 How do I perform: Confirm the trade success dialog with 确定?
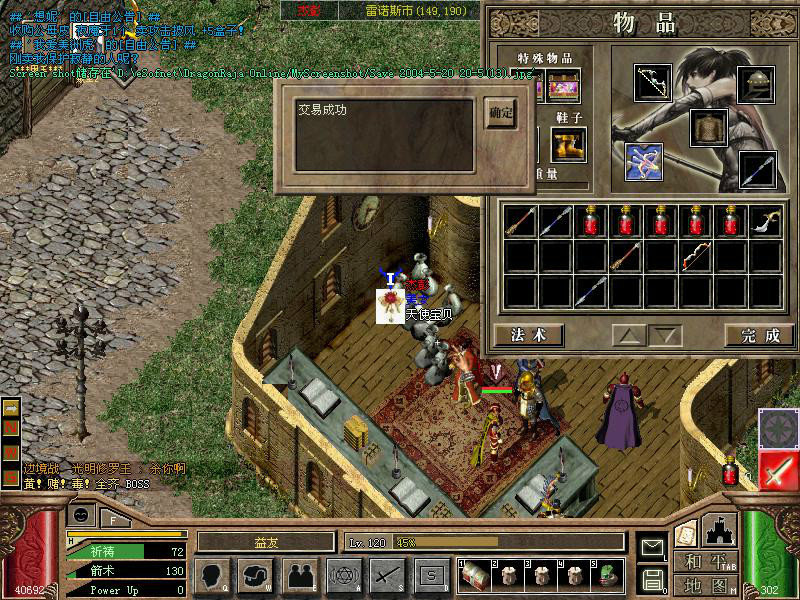tap(501, 113)
